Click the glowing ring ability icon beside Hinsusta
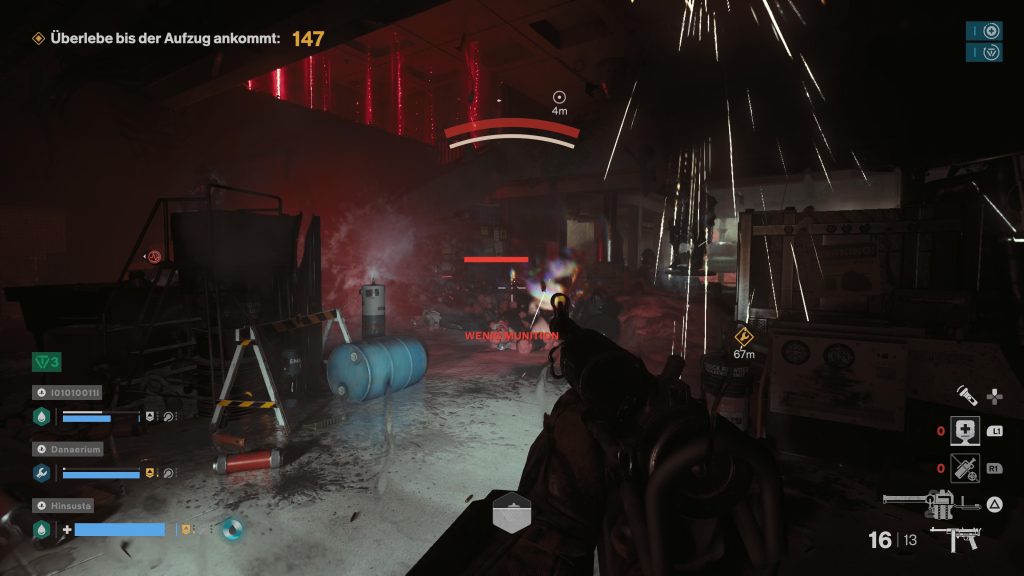This screenshot has height=576, width=1024. (x=231, y=528)
